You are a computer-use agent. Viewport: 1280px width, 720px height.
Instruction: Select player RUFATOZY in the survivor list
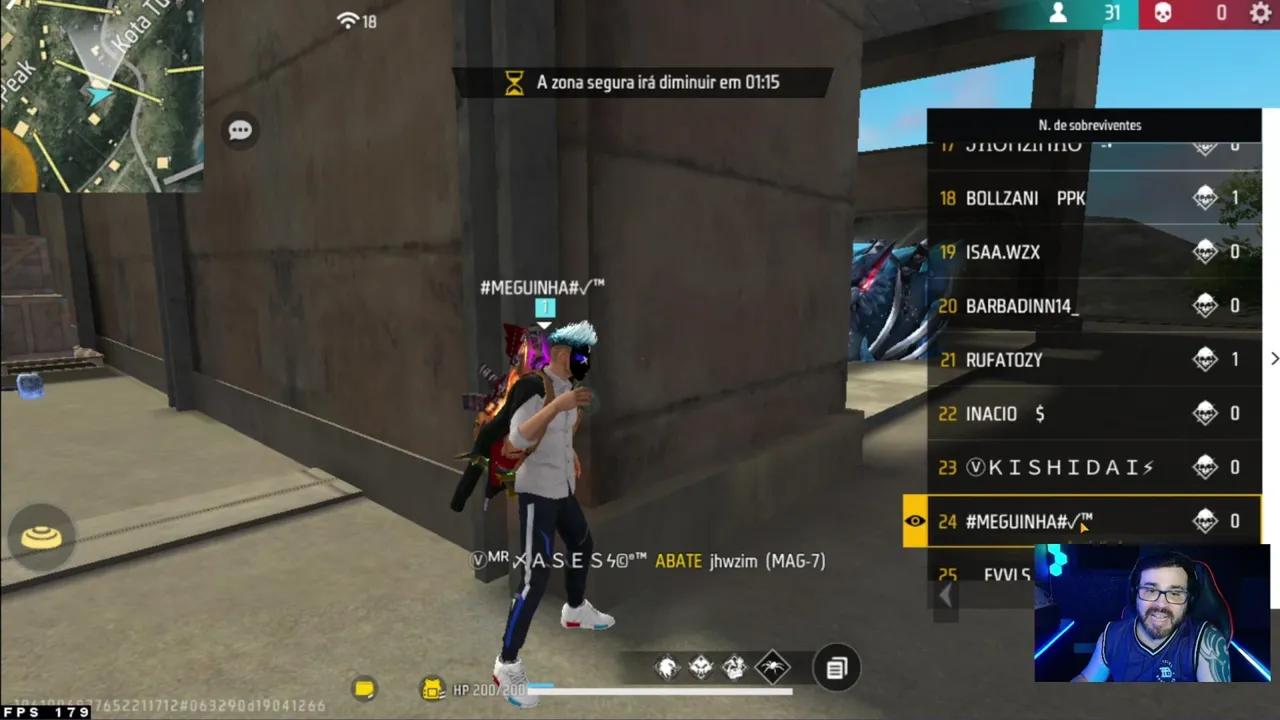pyautogui.click(x=1003, y=360)
